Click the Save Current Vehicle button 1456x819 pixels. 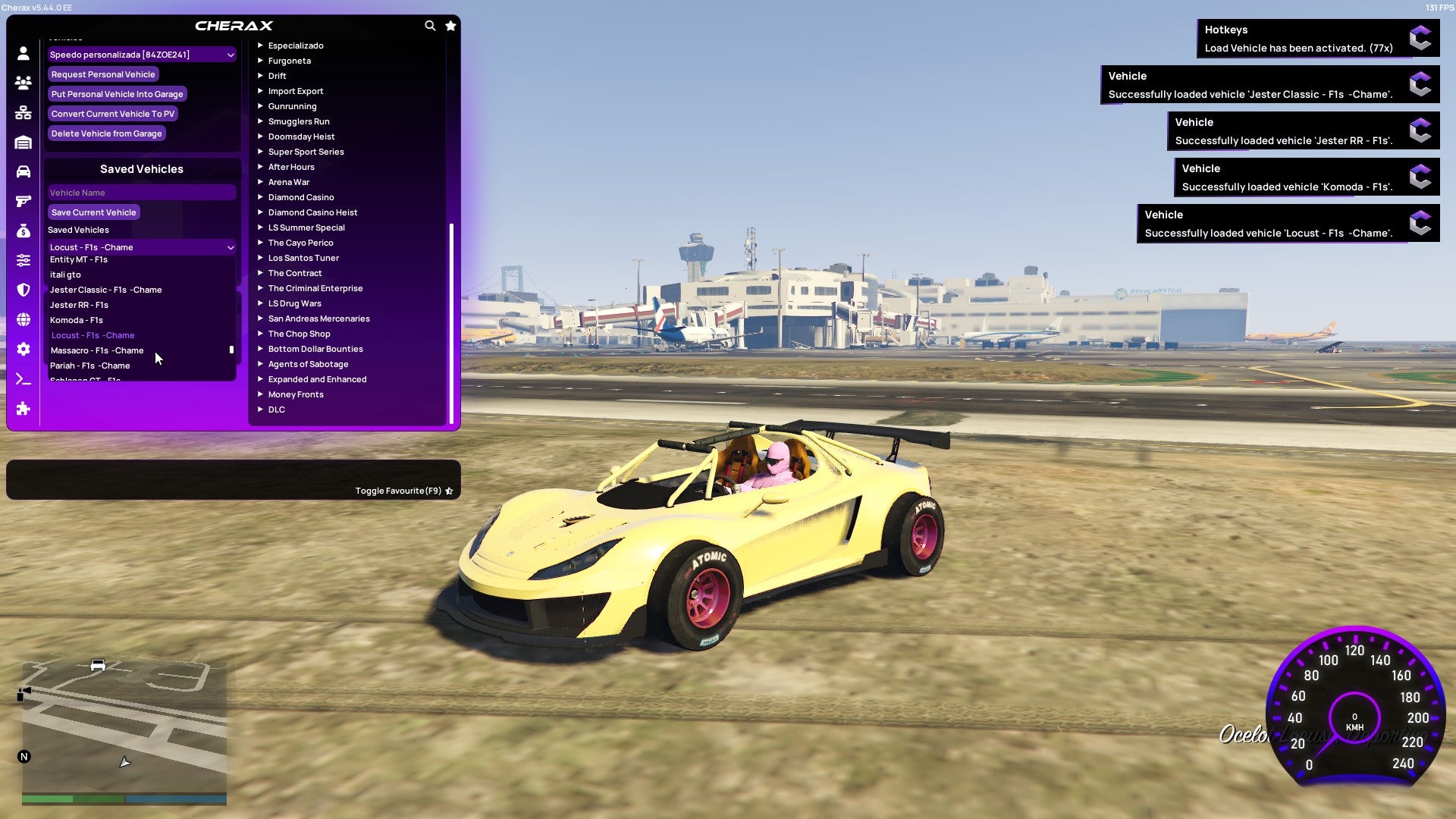click(x=93, y=212)
